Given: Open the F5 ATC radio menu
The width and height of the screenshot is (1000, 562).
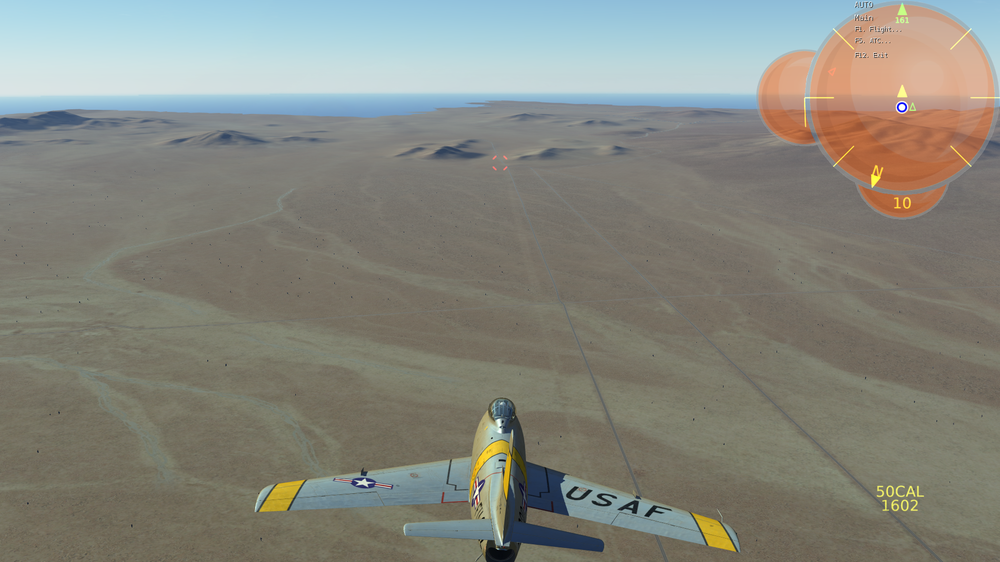Looking at the screenshot, I should click(x=872, y=41).
